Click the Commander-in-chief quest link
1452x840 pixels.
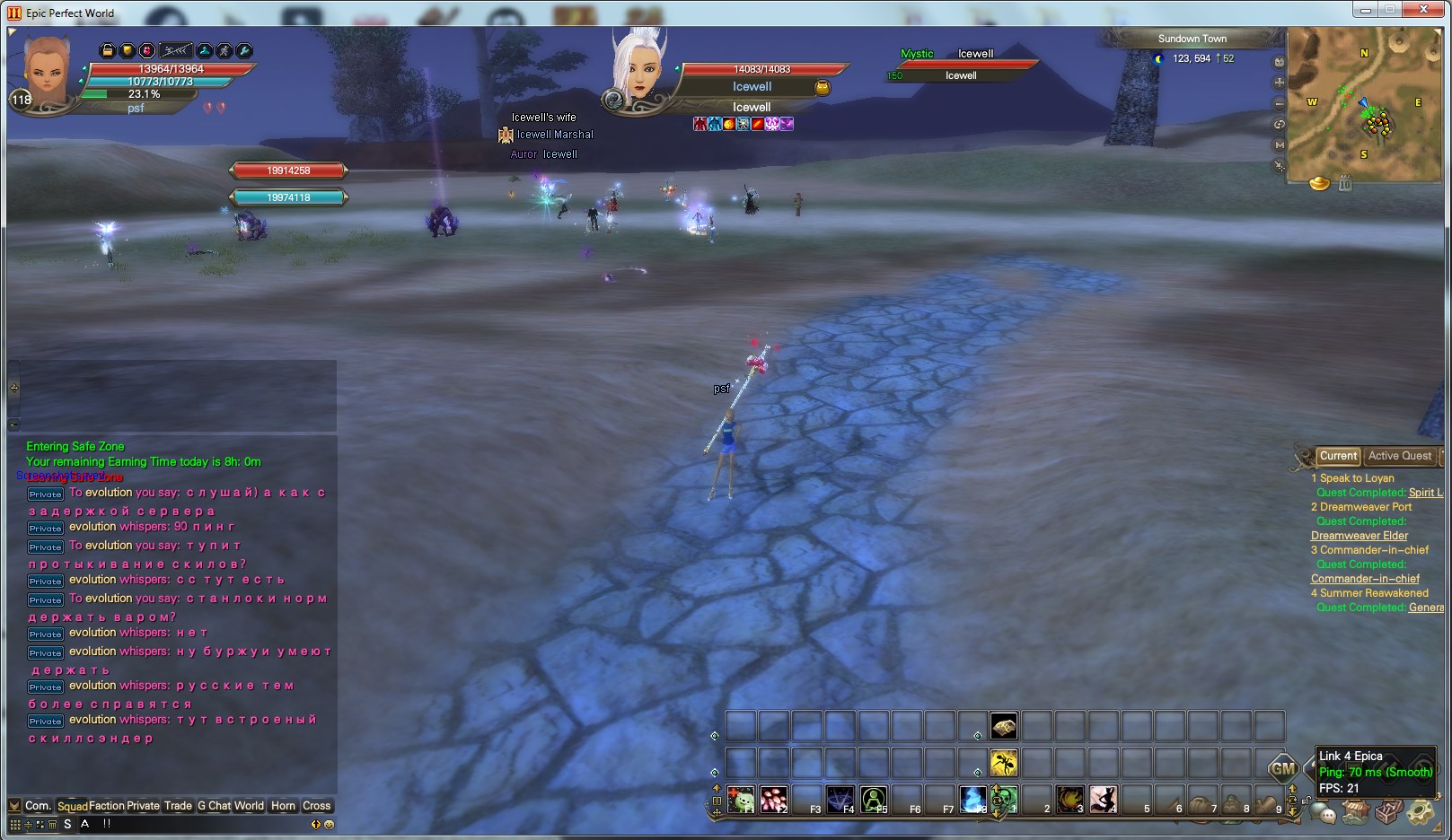(1365, 579)
